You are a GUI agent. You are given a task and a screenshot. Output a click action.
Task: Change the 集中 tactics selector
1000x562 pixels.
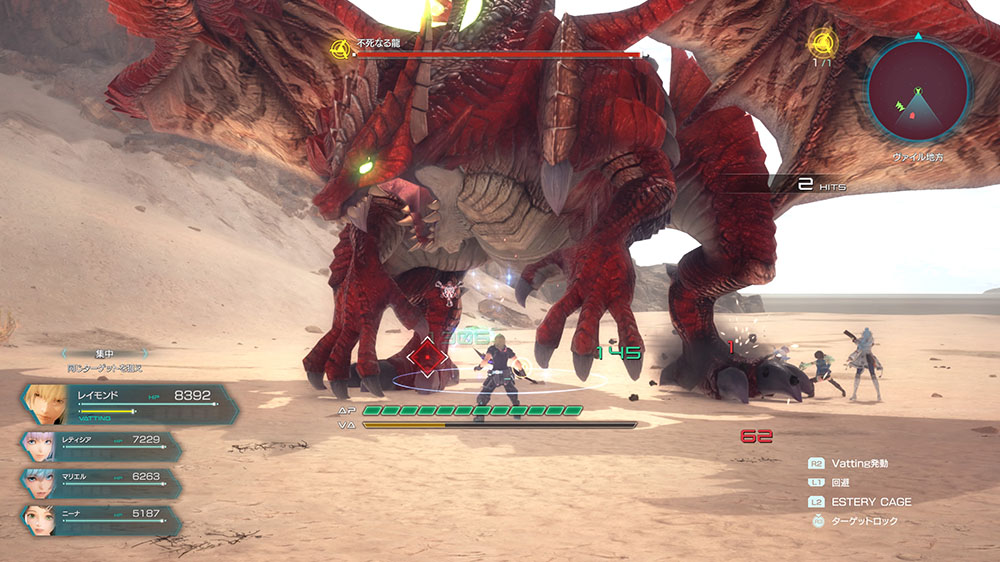pos(104,352)
